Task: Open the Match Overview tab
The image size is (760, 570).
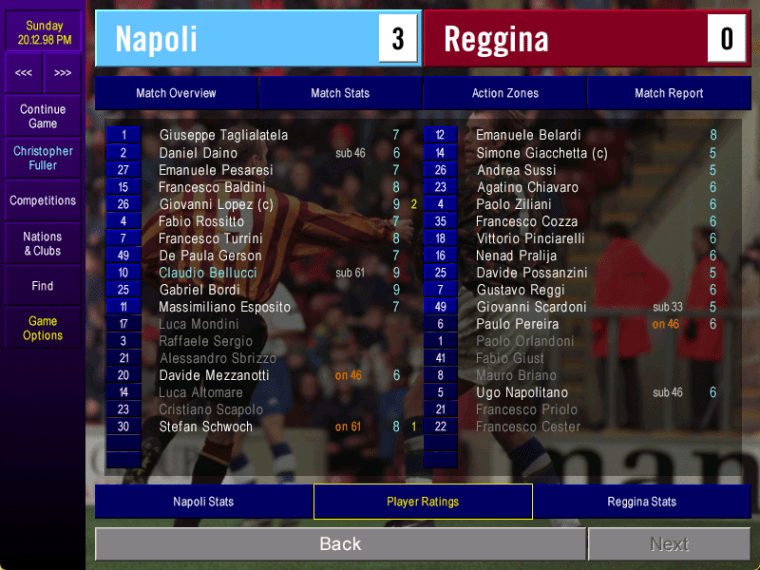Action: pos(176,93)
